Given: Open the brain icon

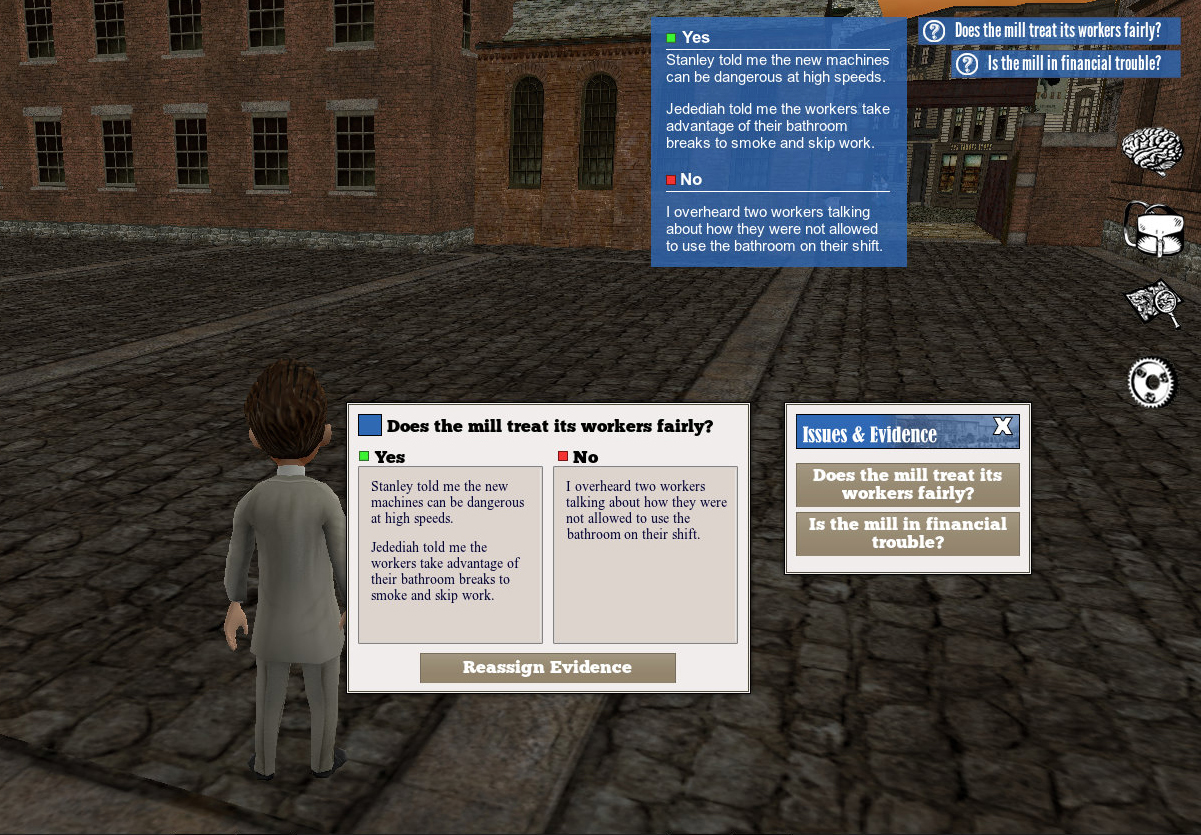Looking at the screenshot, I should [x=1153, y=151].
